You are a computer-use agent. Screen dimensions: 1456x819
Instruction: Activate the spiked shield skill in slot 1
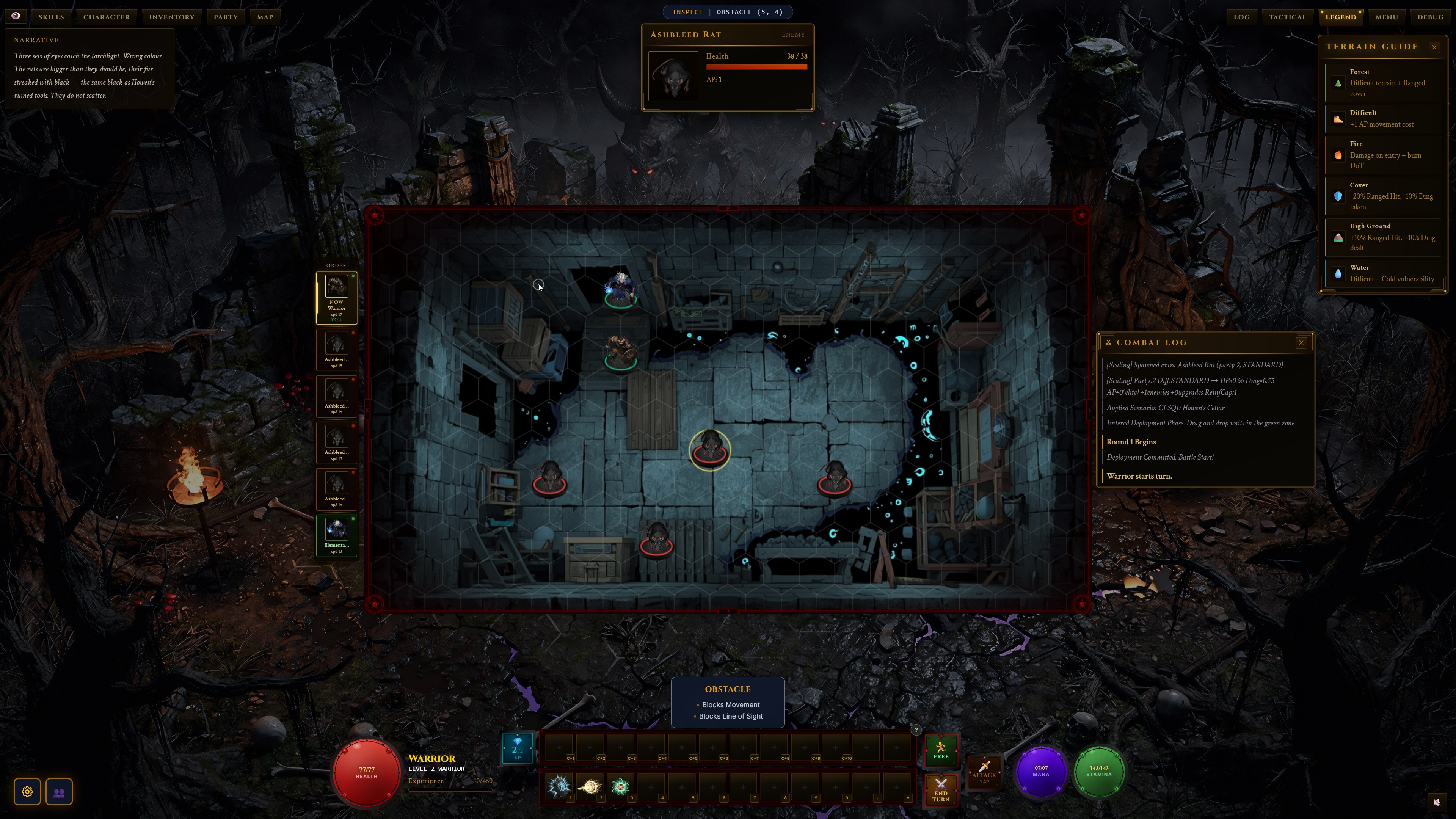coord(559,786)
